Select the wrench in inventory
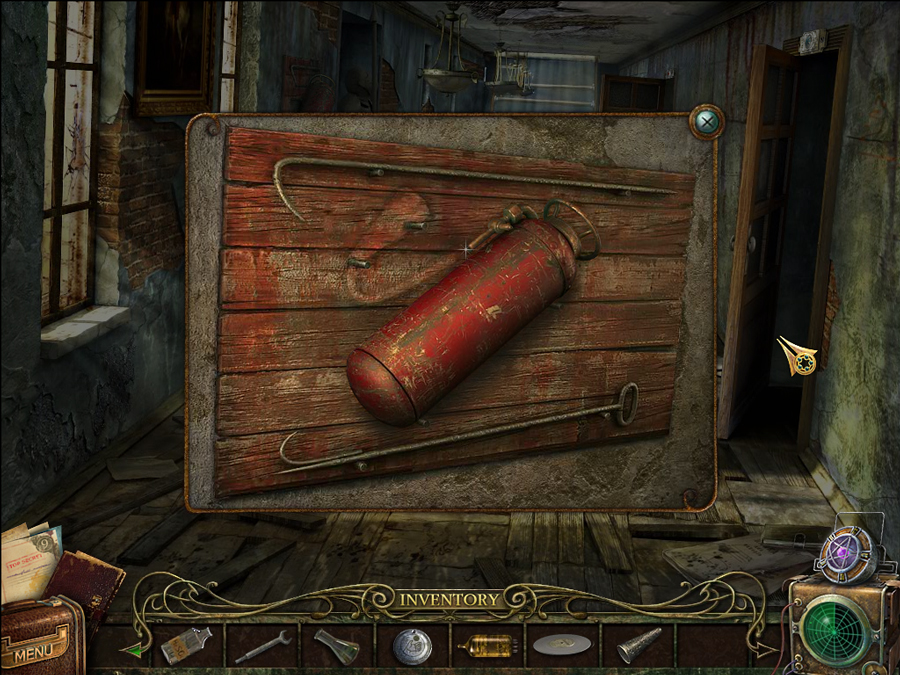The height and width of the screenshot is (675, 900). (x=263, y=646)
